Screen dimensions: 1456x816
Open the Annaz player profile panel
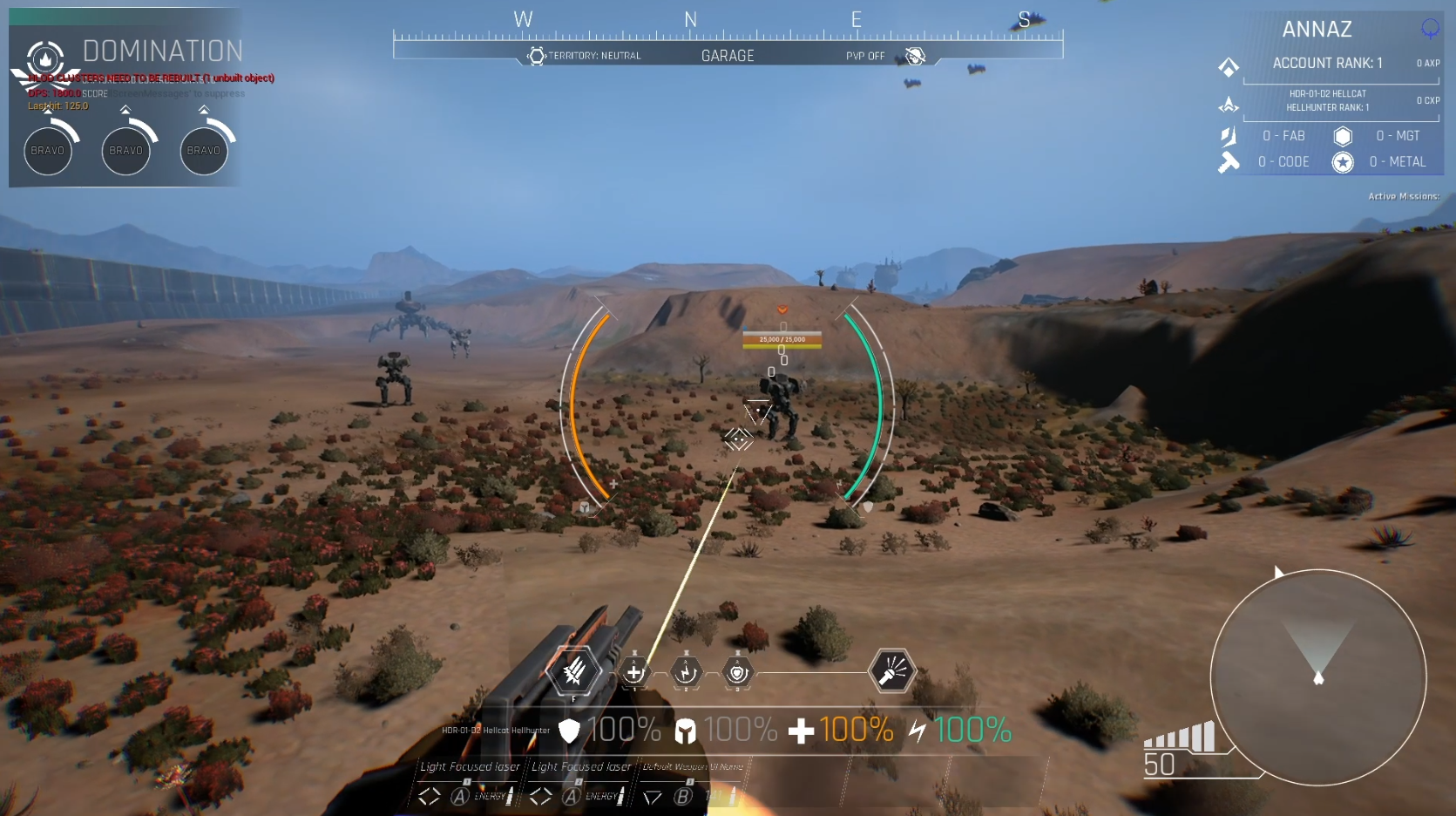(x=1317, y=30)
